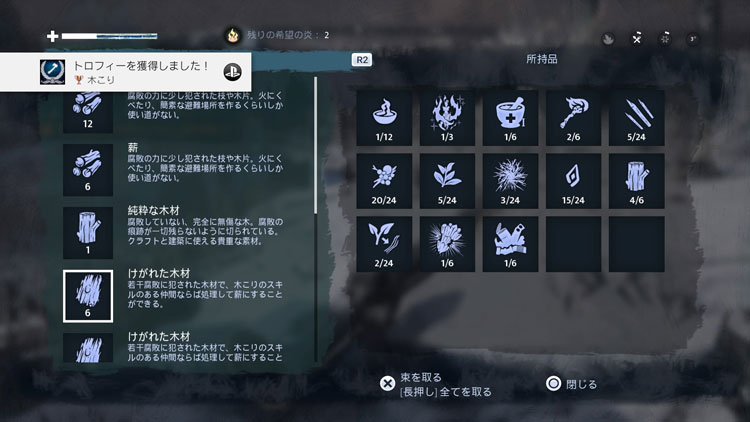750x422 pixels.
Task: Choose the berries slot showing 20/24
Action: point(384,180)
